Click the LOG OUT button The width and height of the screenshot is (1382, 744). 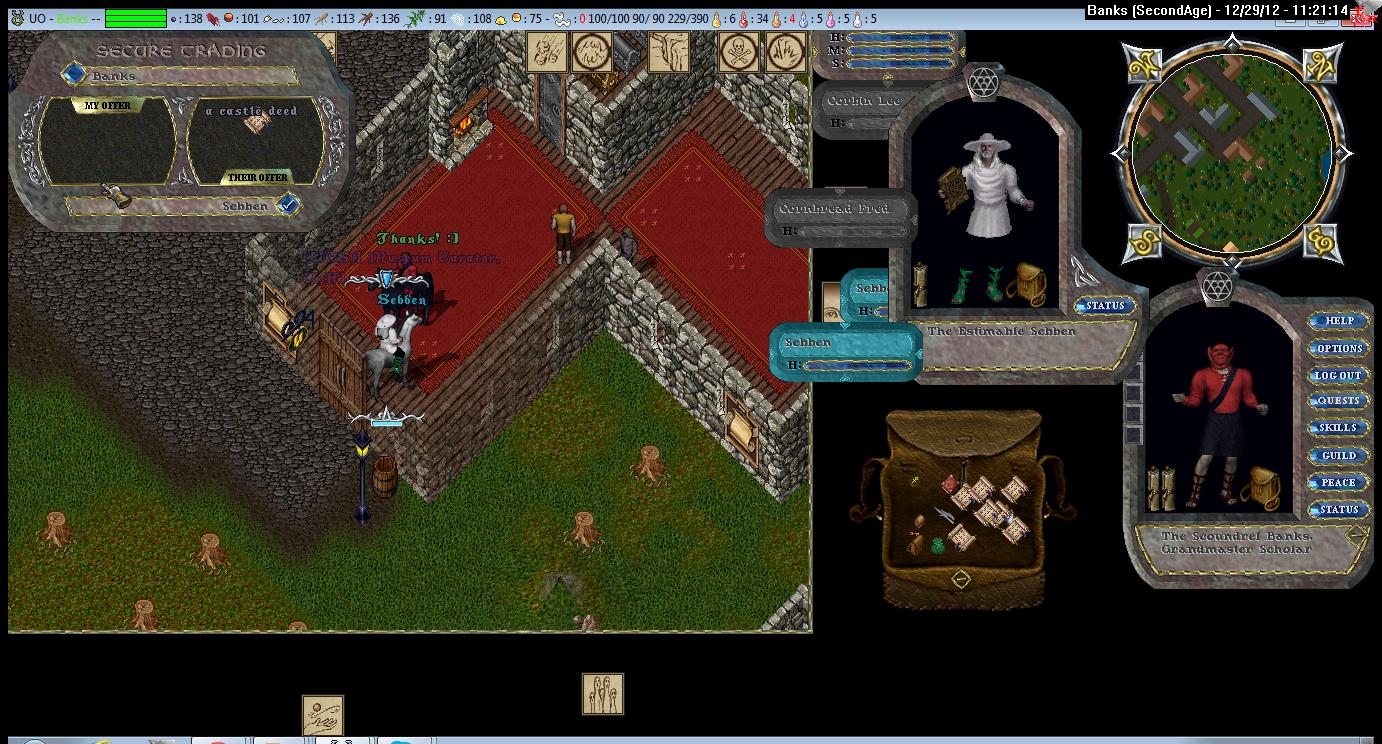click(x=1338, y=375)
